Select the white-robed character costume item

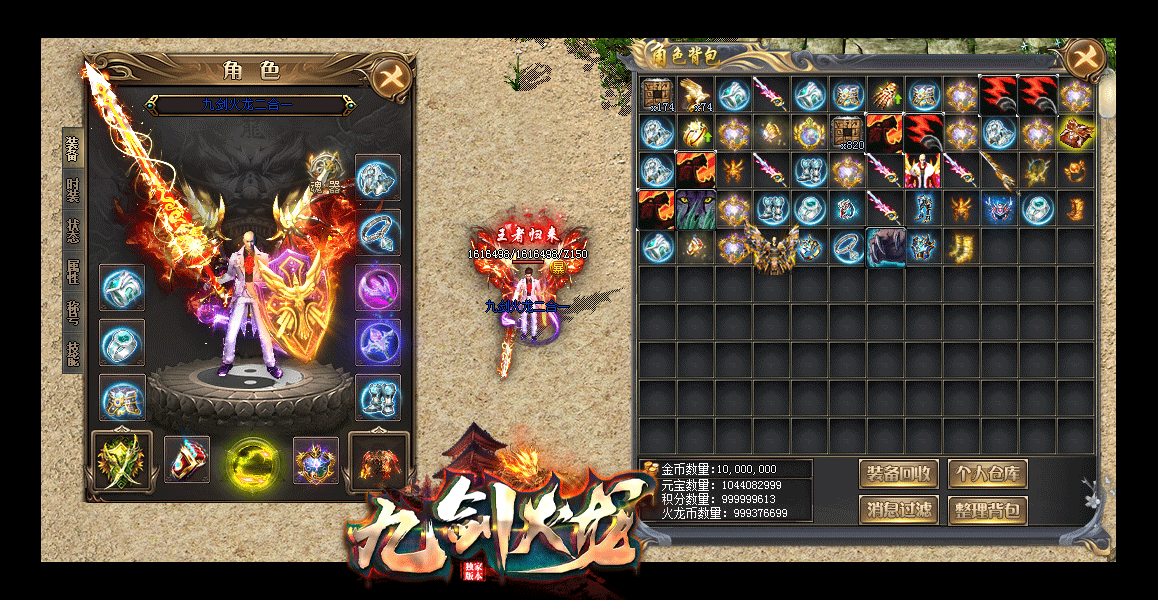[923, 170]
